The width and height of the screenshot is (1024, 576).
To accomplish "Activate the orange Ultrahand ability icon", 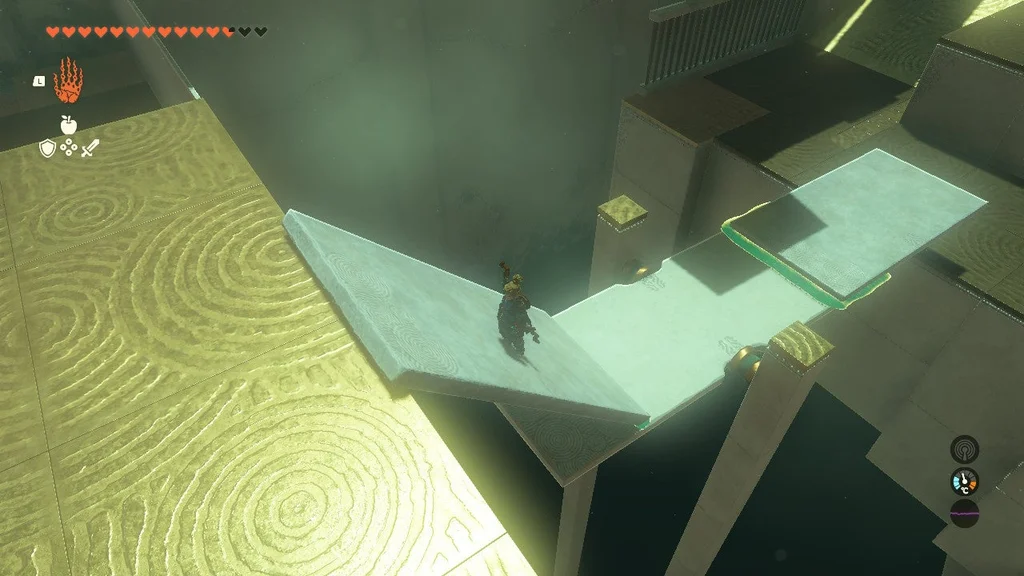I will click(x=67, y=81).
